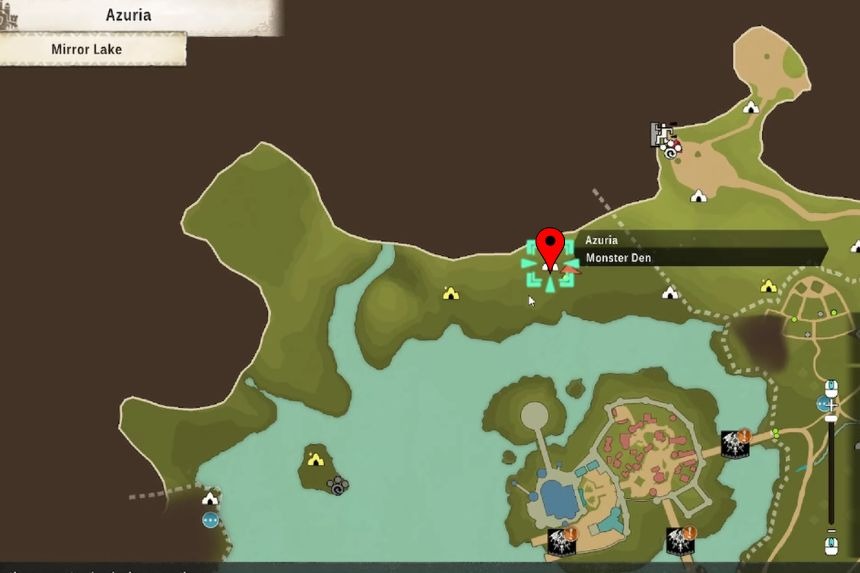Click the Azuria region header
The height and width of the screenshot is (573, 860).
tap(128, 15)
